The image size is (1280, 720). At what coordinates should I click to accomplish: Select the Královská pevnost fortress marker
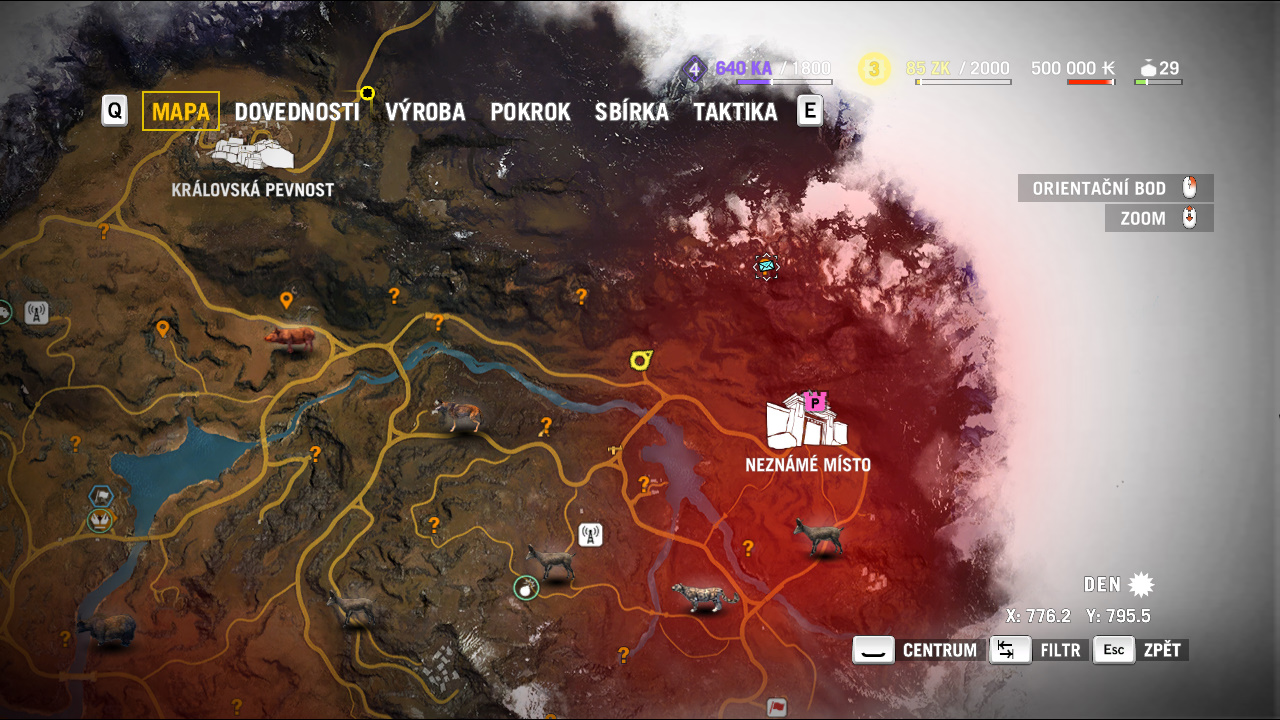click(x=253, y=153)
